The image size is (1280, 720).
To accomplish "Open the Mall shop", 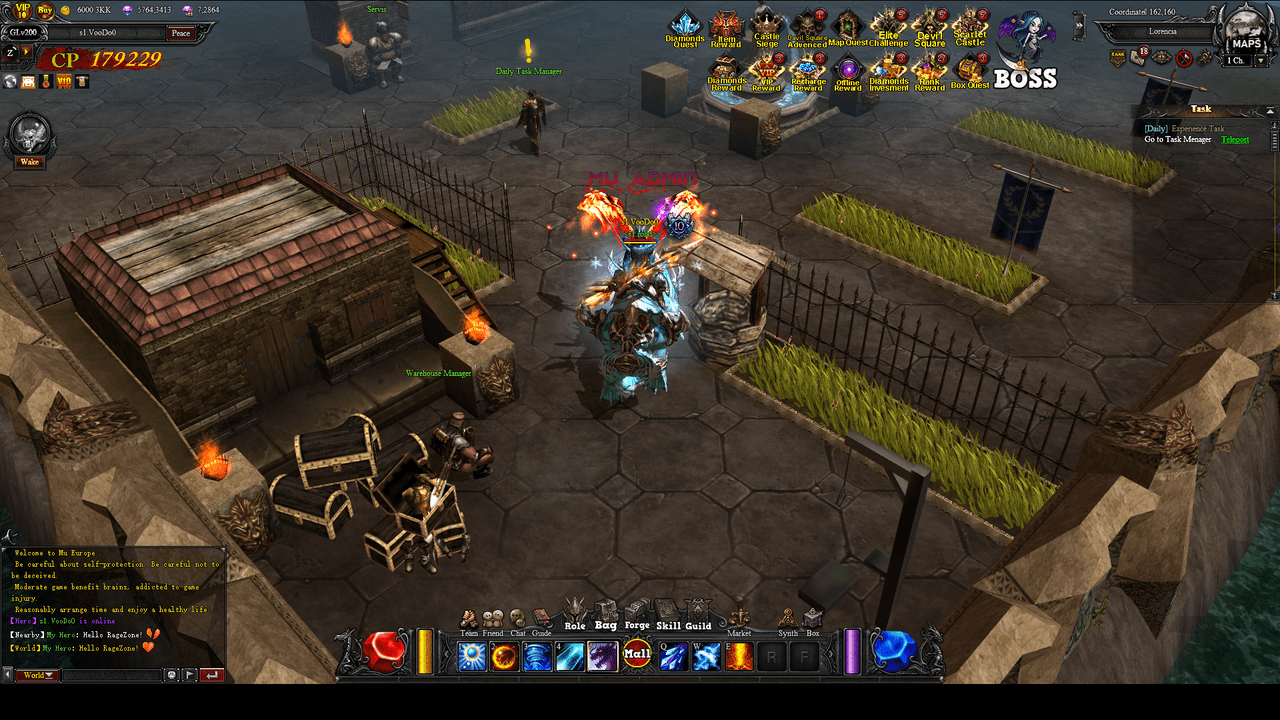I will click(637, 656).
